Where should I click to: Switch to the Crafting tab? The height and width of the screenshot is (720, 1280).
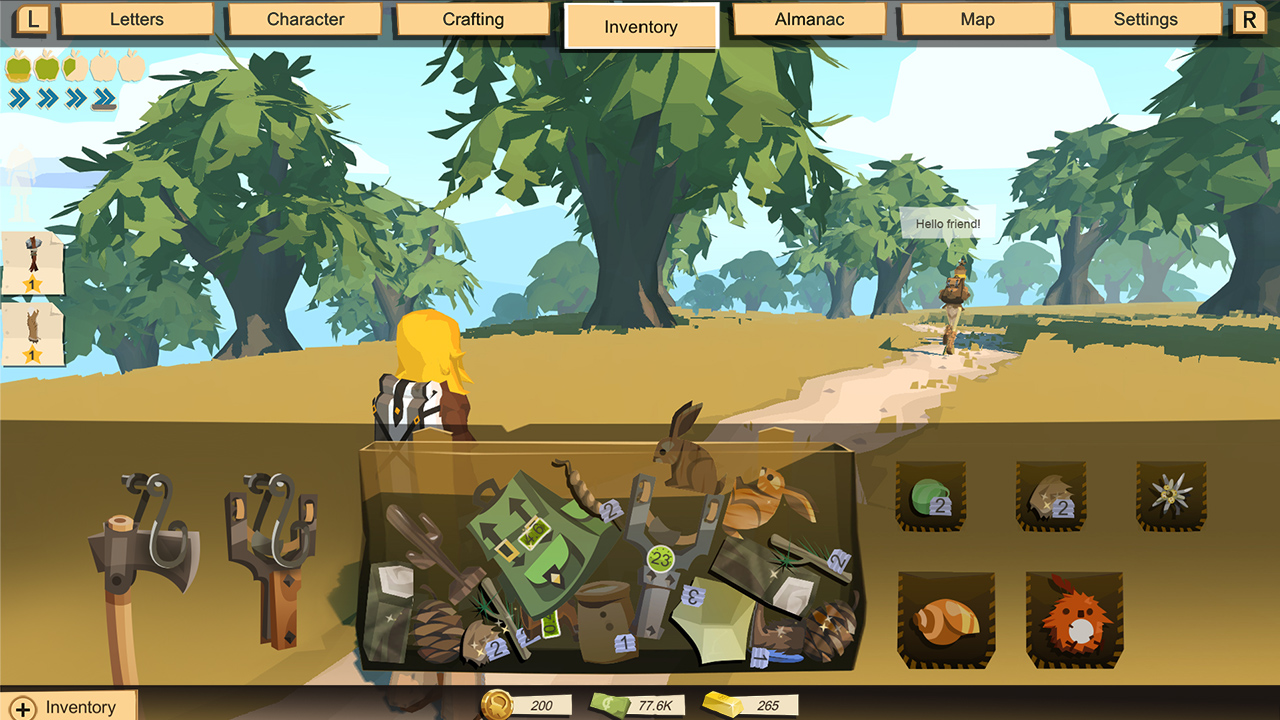(x=471, y=19)
